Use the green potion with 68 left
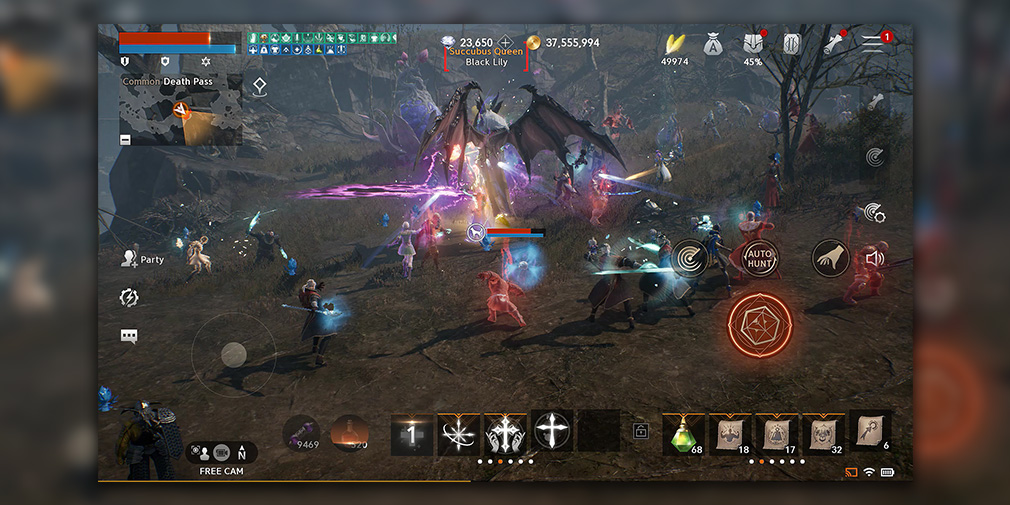The height and width of the screenshot is (505, 1010). (x=683, y=432)
